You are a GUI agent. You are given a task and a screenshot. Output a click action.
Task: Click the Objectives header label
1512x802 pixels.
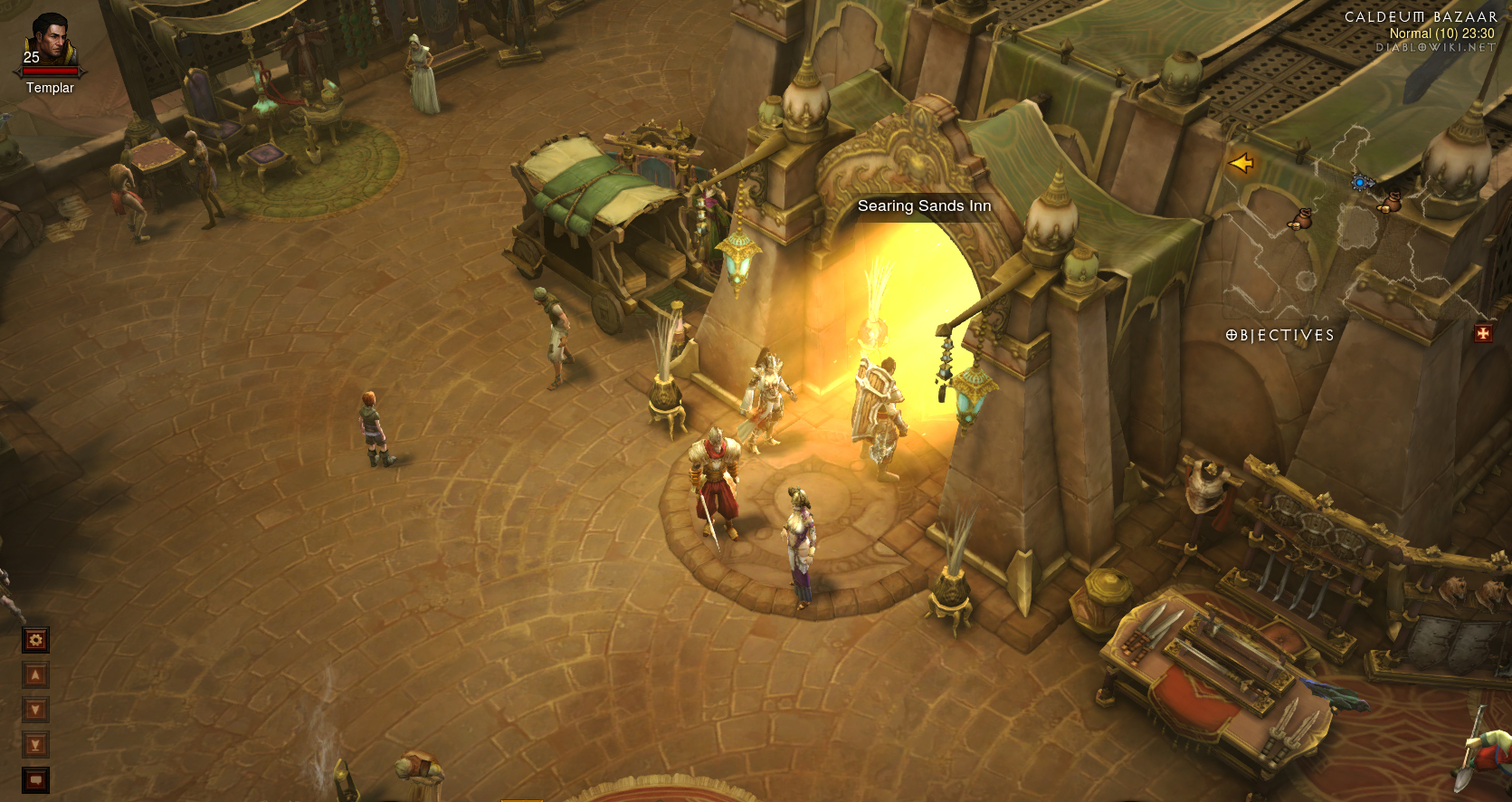[1280, 335]
